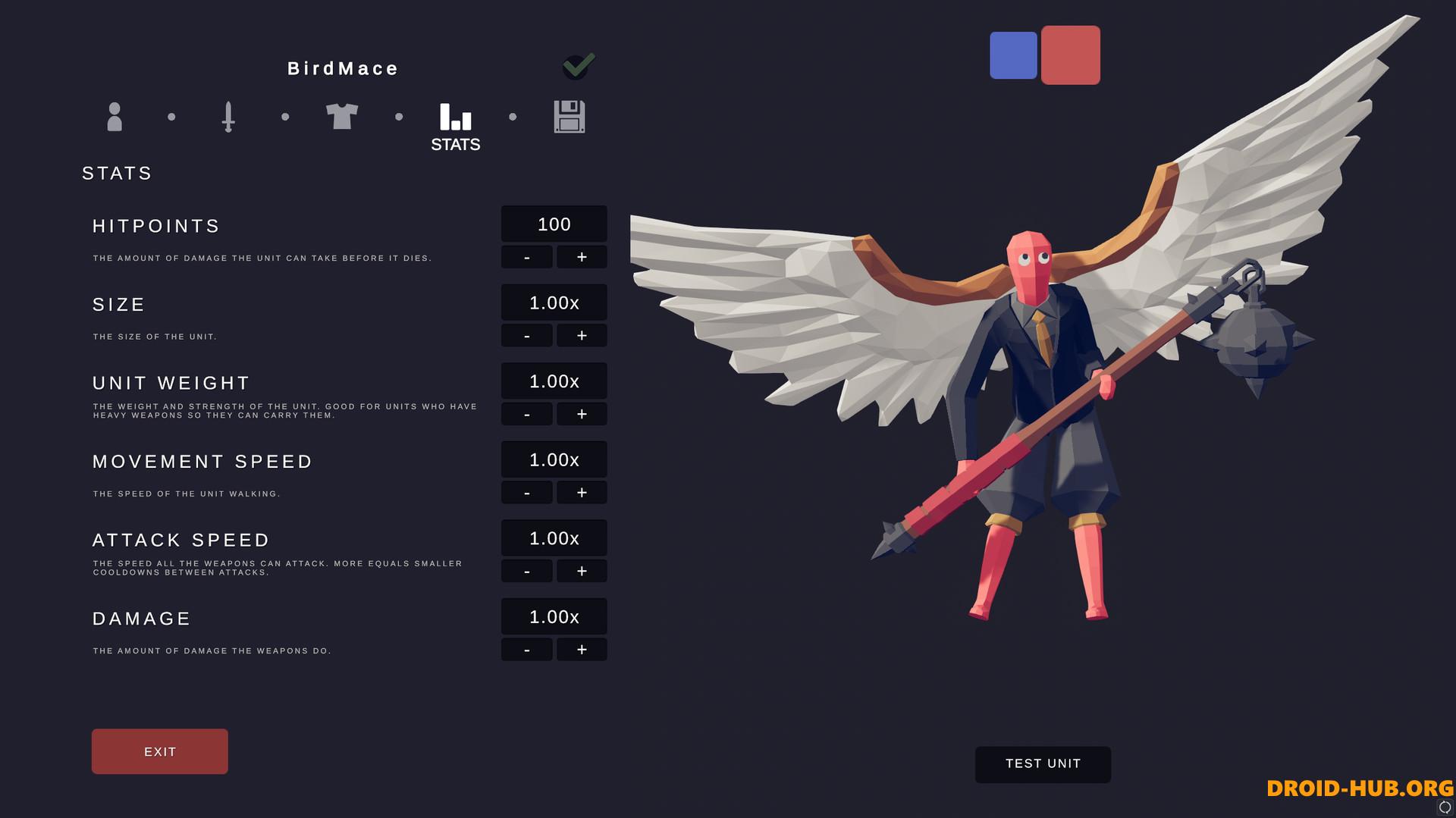Image resolution: width=1456 pixels, height=818 pixels.
Task: Select the blue team color swatch
Action: coord(1014,55)
